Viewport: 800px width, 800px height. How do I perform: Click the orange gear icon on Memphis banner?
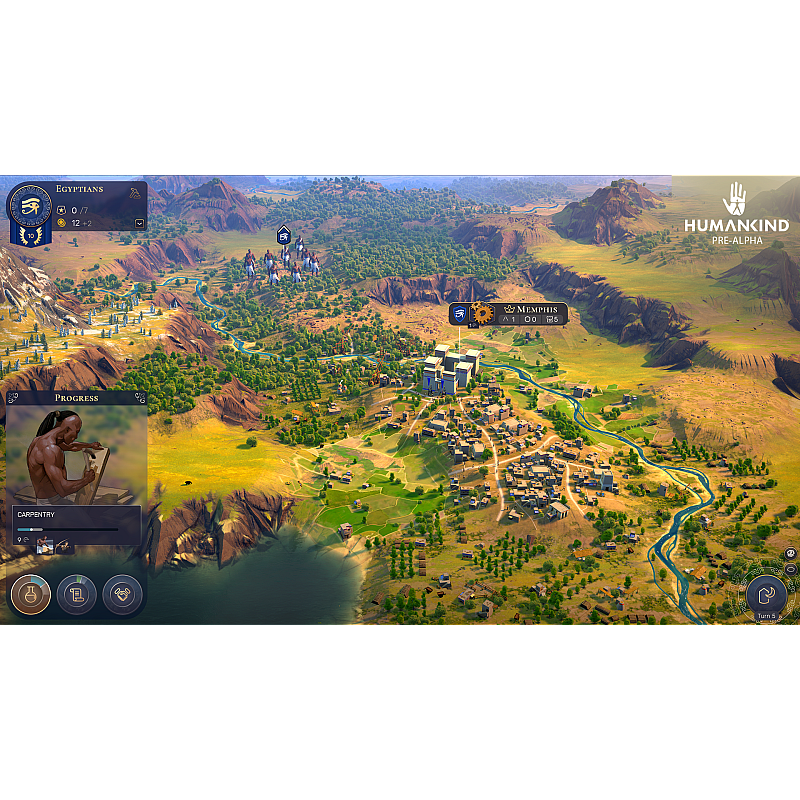pyautogui.click(x=483, y=313)
